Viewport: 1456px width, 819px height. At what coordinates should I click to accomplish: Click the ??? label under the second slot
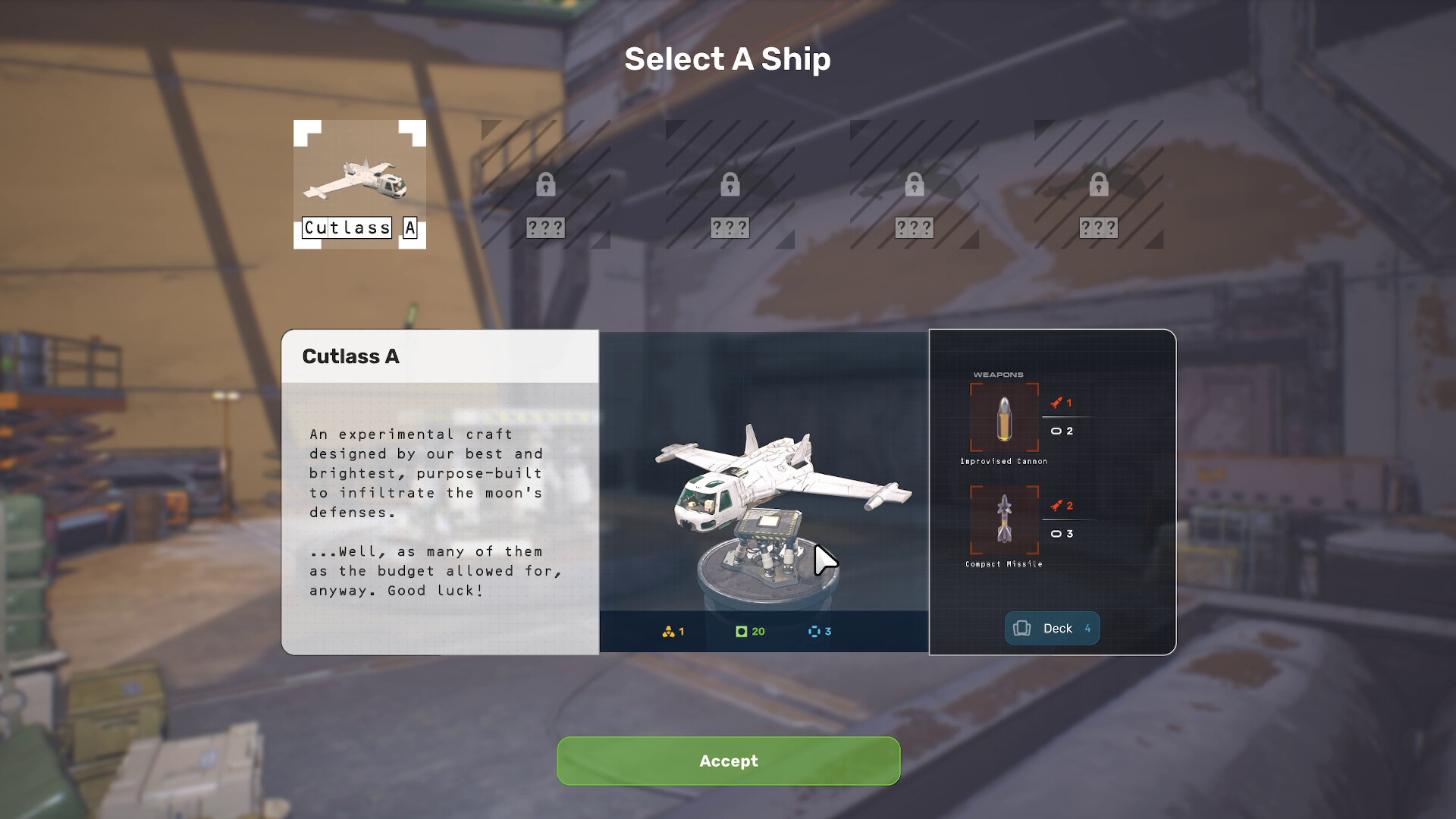click(x=548, y=226)
